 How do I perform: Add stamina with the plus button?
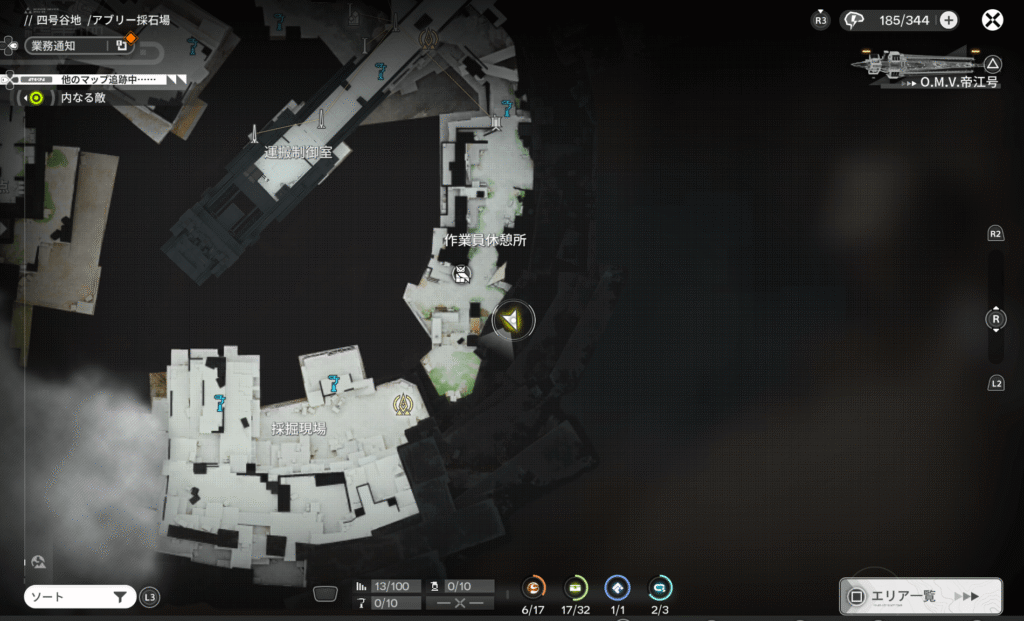pos(948,20)
